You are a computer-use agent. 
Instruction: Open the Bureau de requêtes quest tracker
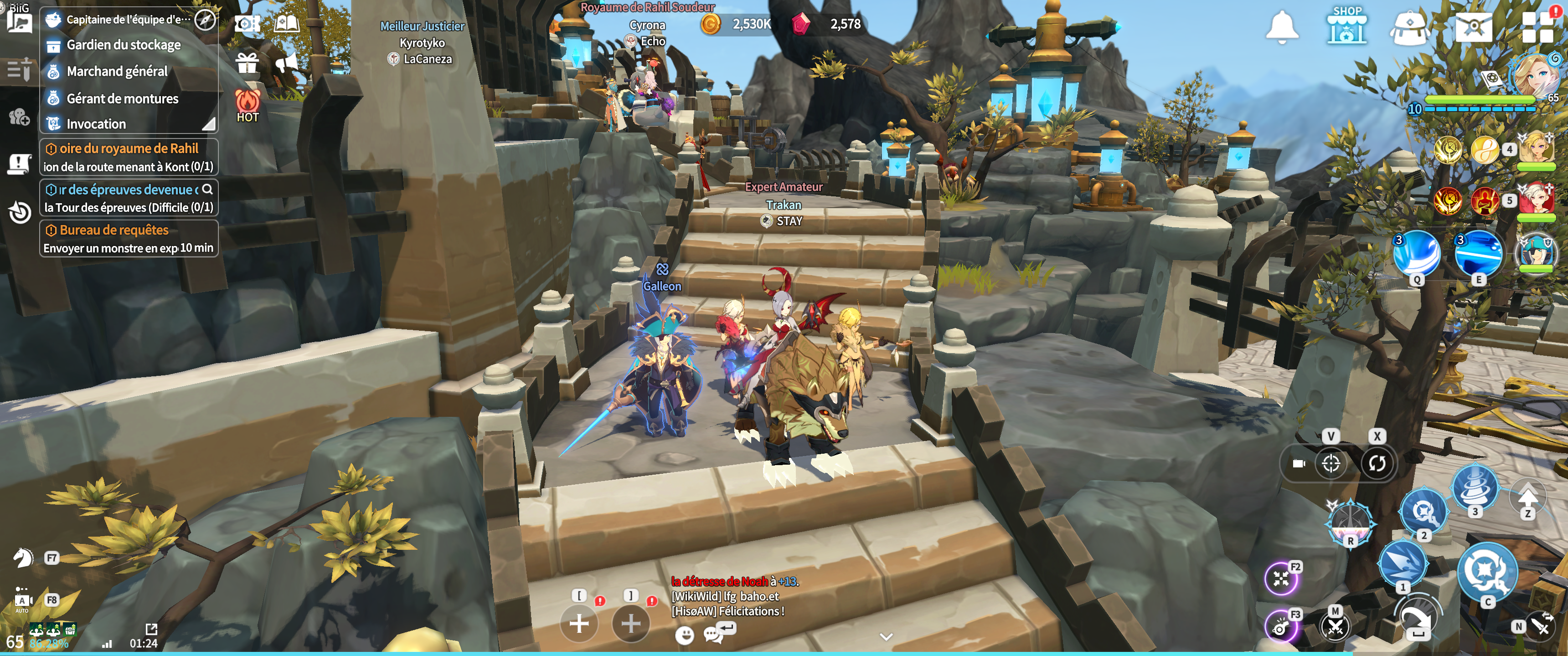(129, 239)
